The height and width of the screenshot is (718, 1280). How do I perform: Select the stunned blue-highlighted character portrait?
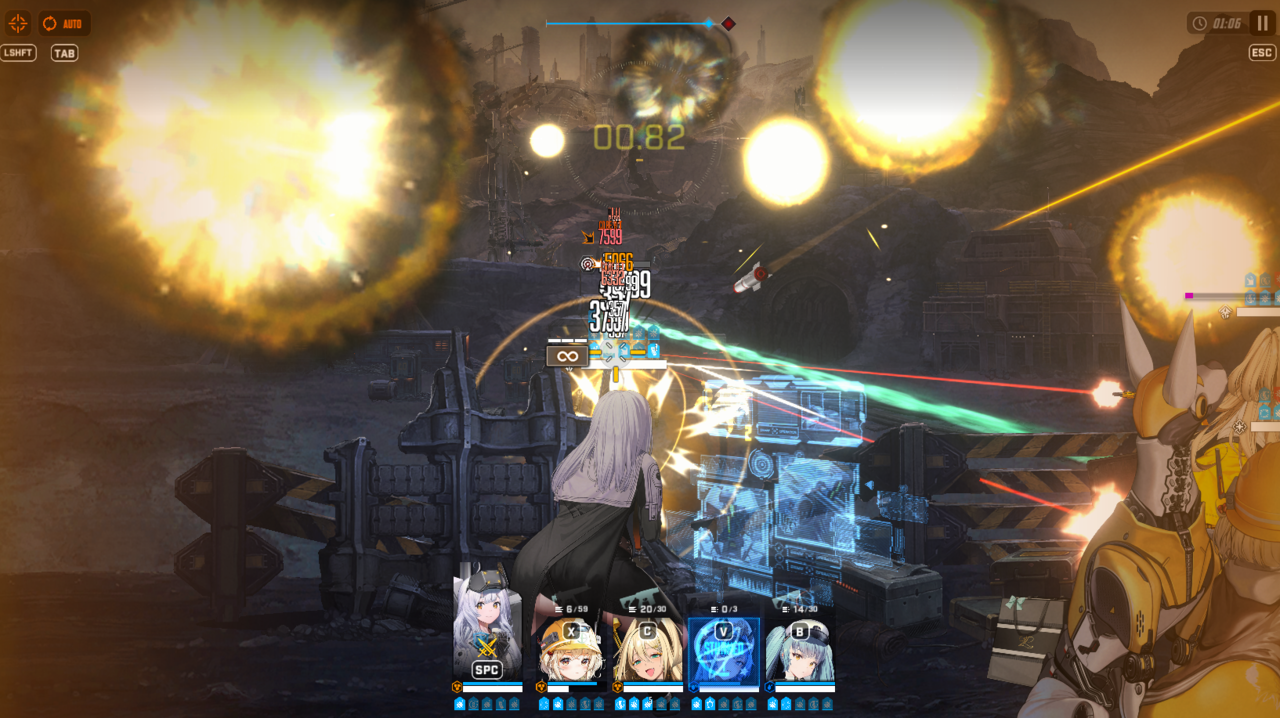(723, 650)
